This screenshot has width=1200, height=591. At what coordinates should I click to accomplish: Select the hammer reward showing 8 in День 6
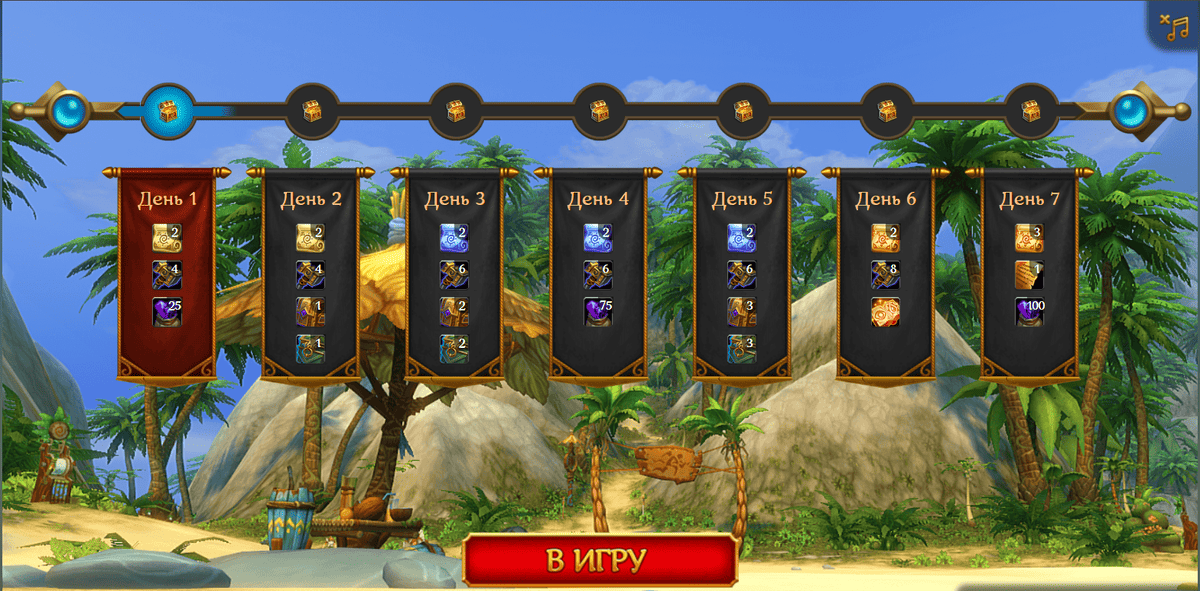(885, 274)
